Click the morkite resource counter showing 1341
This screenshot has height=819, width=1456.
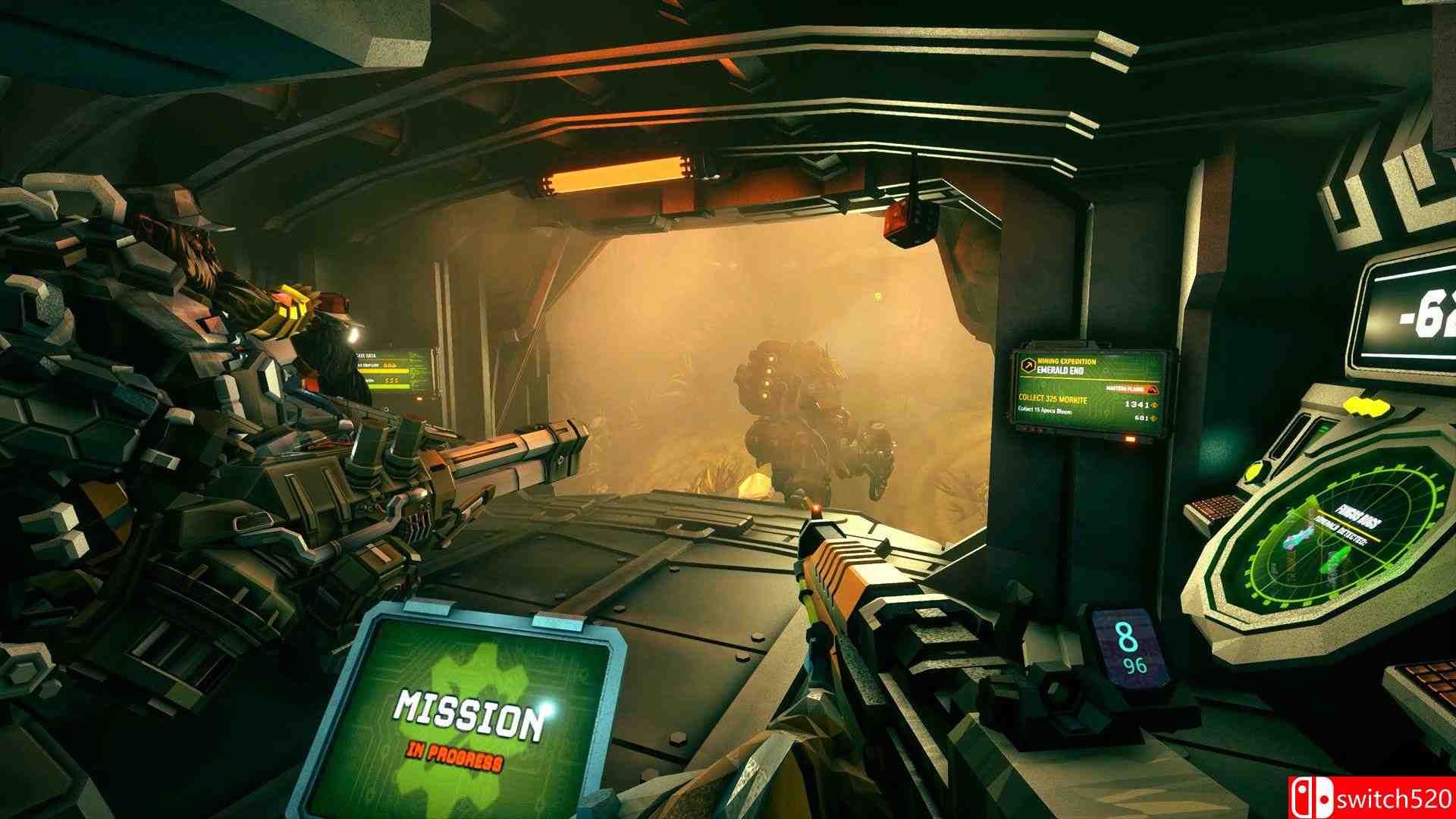point(1137,404)
